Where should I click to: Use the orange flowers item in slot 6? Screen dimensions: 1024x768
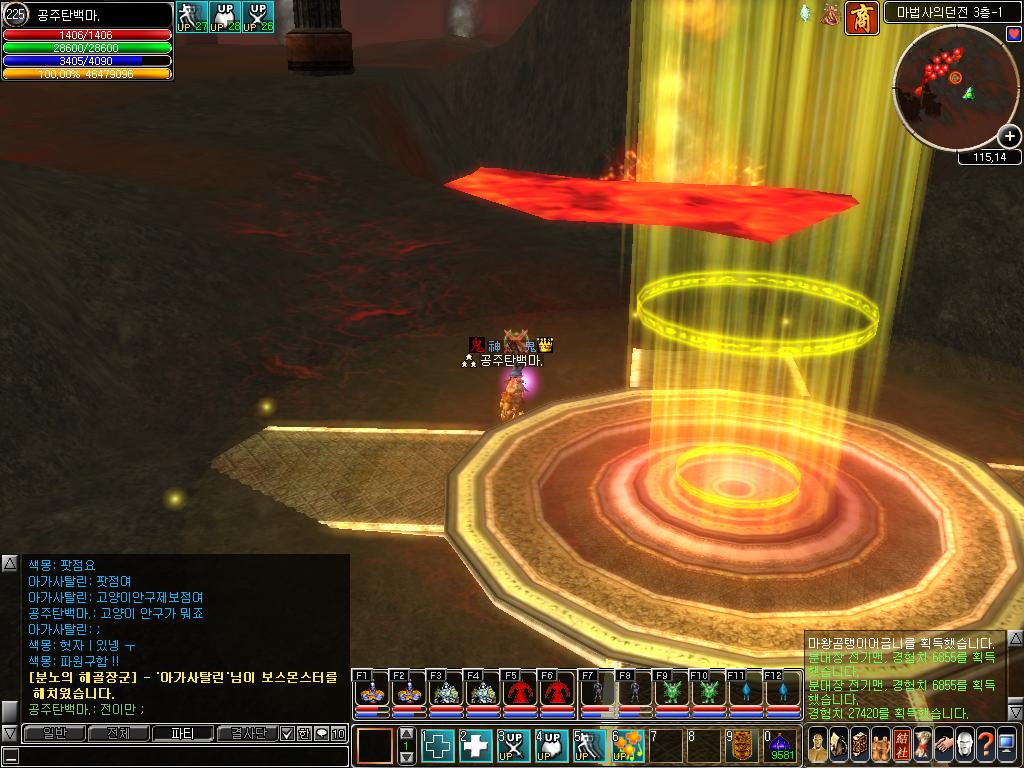(x=628, y=746)
